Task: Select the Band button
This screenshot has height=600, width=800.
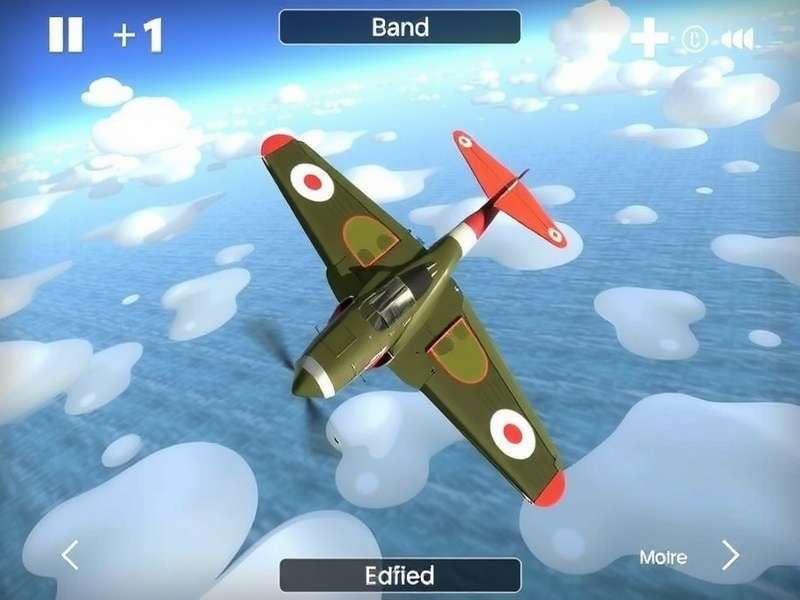Action: [x=399, y=27]
